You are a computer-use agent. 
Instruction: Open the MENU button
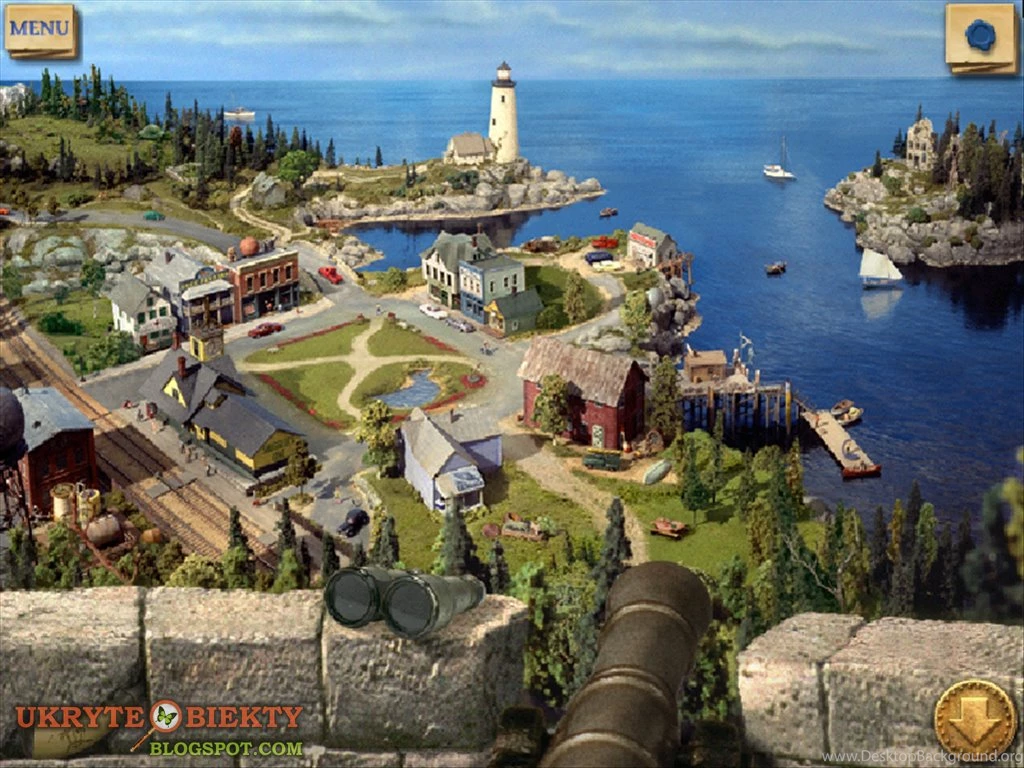[x=40, y=29]
